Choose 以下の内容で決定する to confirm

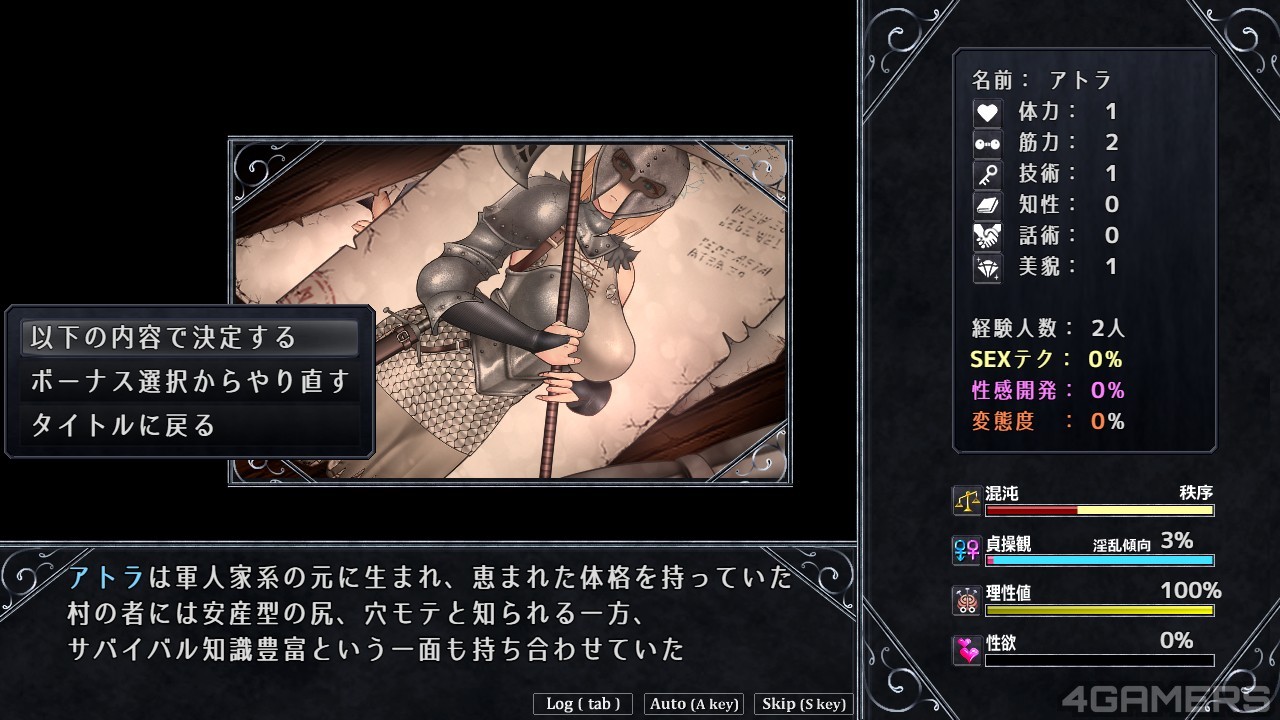pos(189,338)
